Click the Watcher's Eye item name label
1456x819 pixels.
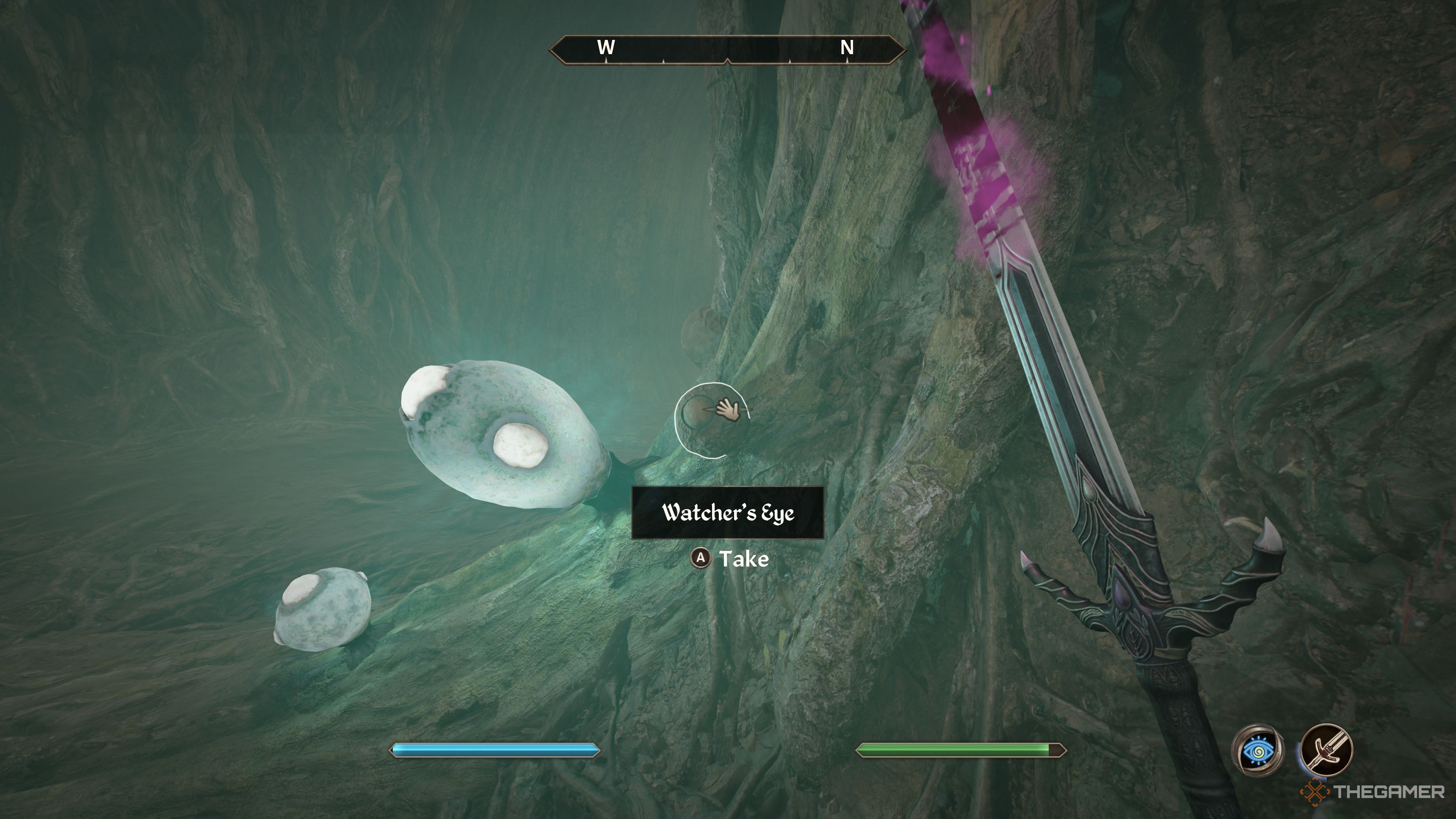(x=728, y=513)
